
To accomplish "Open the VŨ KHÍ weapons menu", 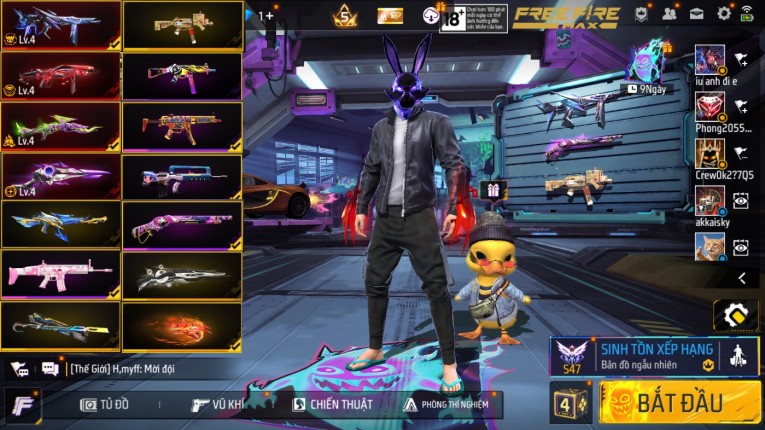I will point(219,404).
